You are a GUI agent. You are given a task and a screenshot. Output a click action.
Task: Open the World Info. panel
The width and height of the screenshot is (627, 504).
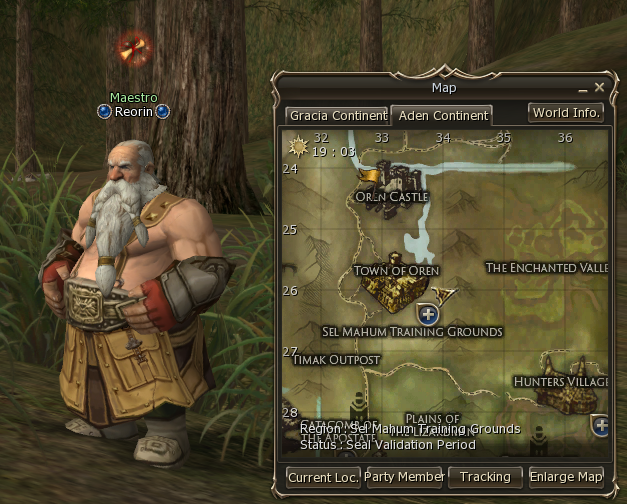566,113
